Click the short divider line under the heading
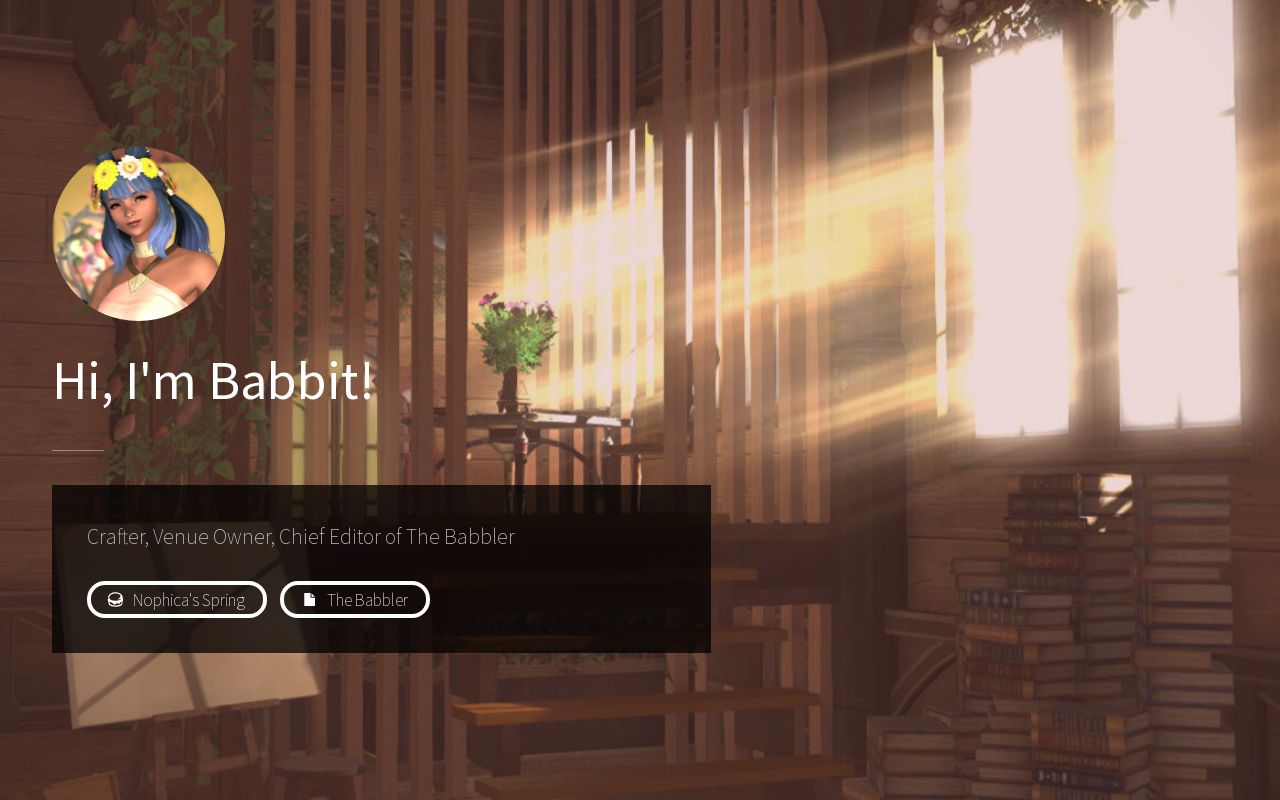1280x800 pixels. click(77, 452)
